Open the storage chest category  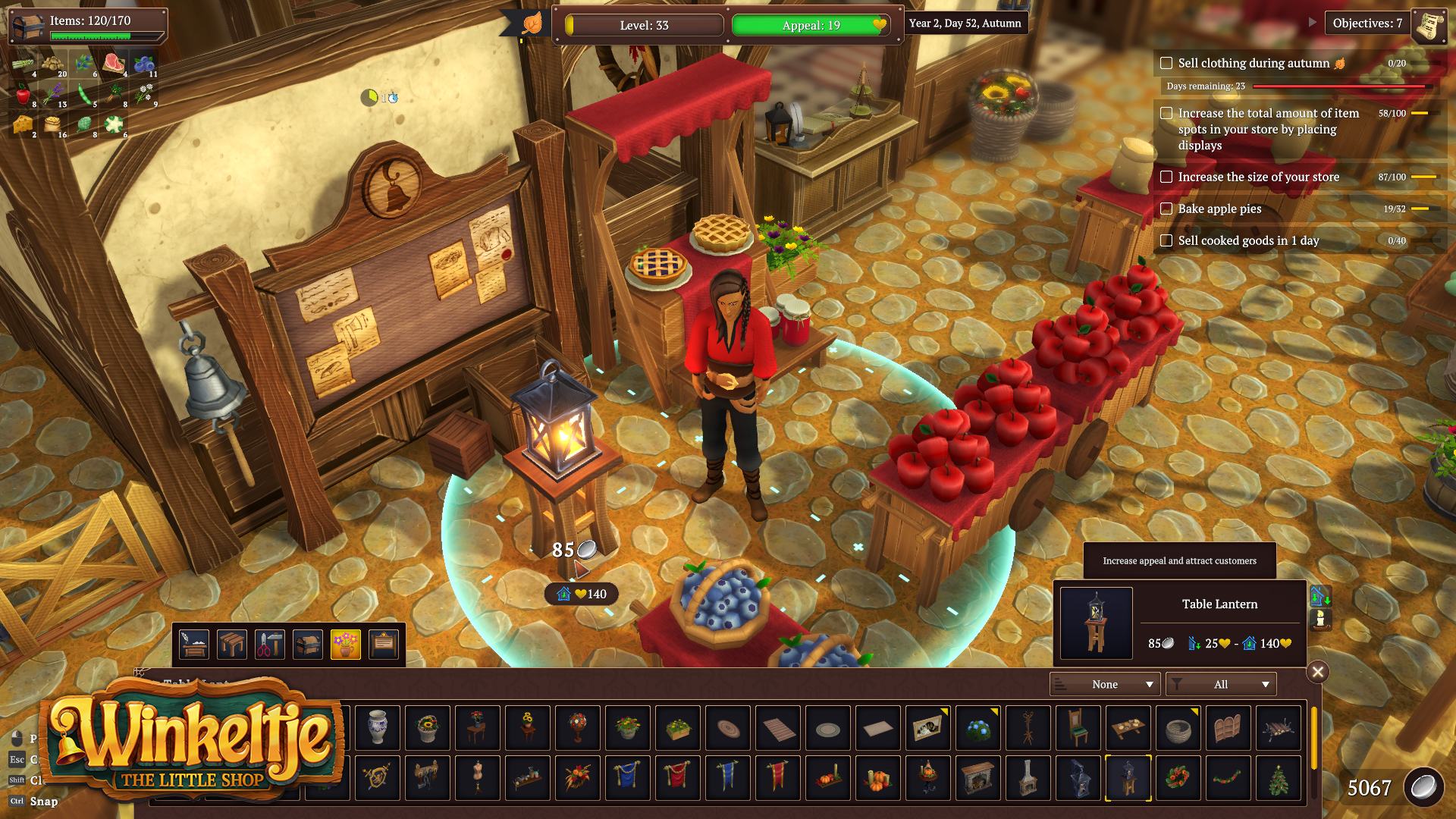point(307,644)
